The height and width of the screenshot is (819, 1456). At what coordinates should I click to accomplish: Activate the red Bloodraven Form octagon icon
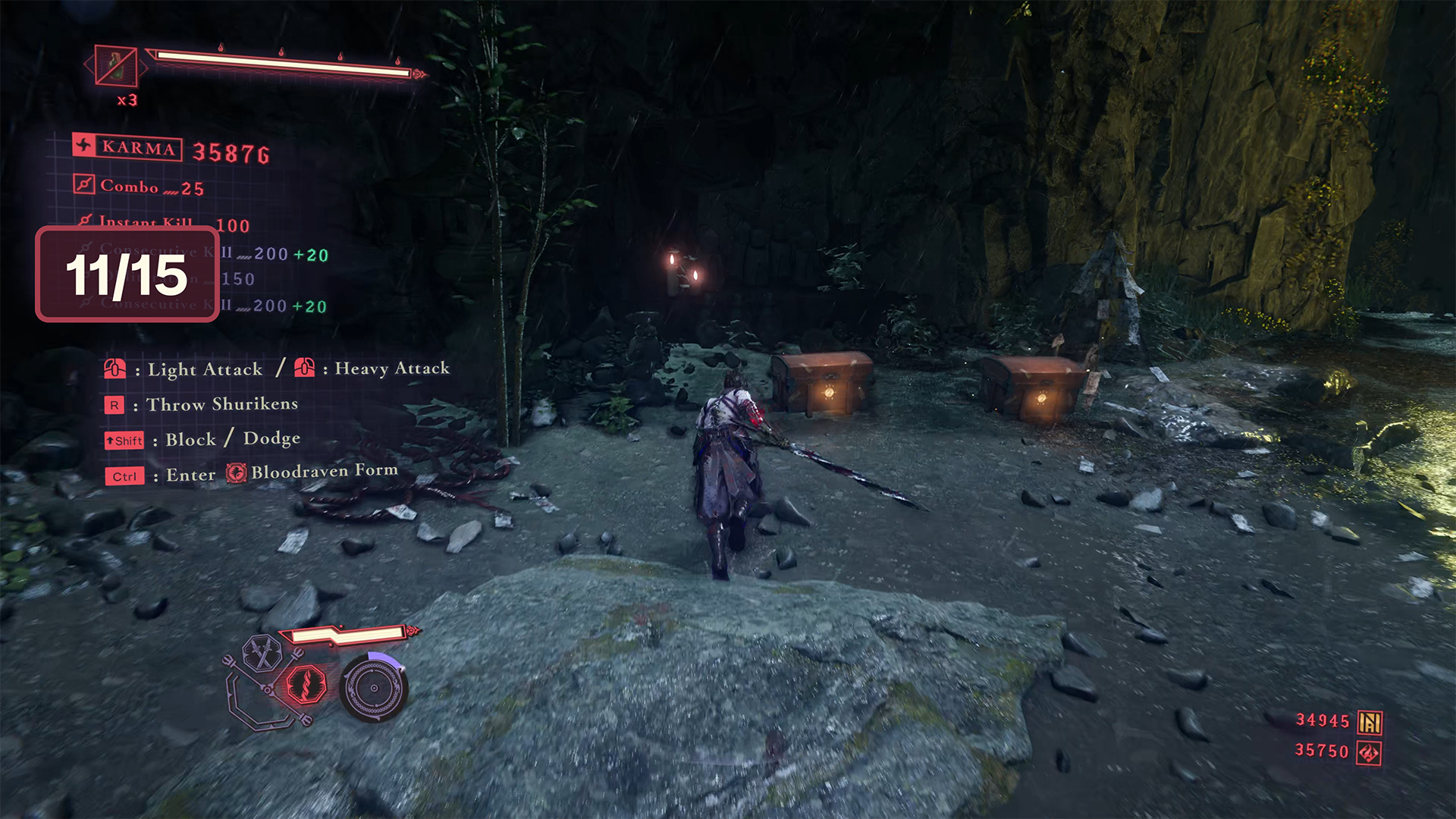point(306,684)
